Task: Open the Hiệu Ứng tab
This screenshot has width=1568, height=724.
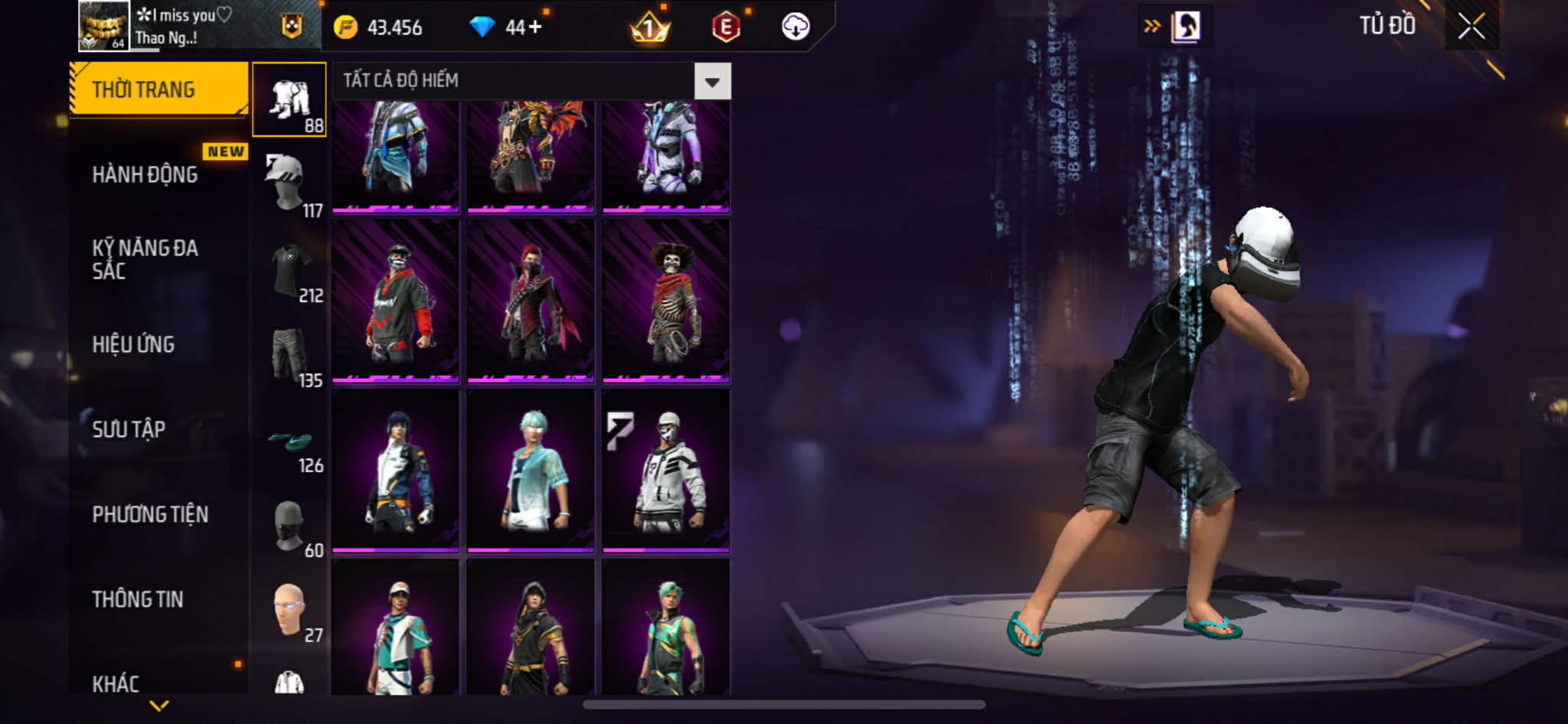Action: pyautogui.click(x=134, y=344)
